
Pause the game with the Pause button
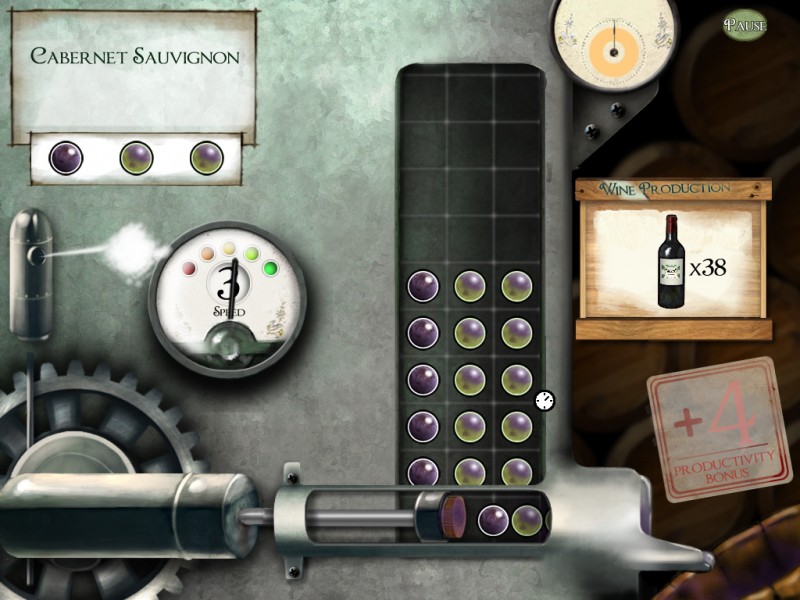pyautogui.click(x=745, y=24)
